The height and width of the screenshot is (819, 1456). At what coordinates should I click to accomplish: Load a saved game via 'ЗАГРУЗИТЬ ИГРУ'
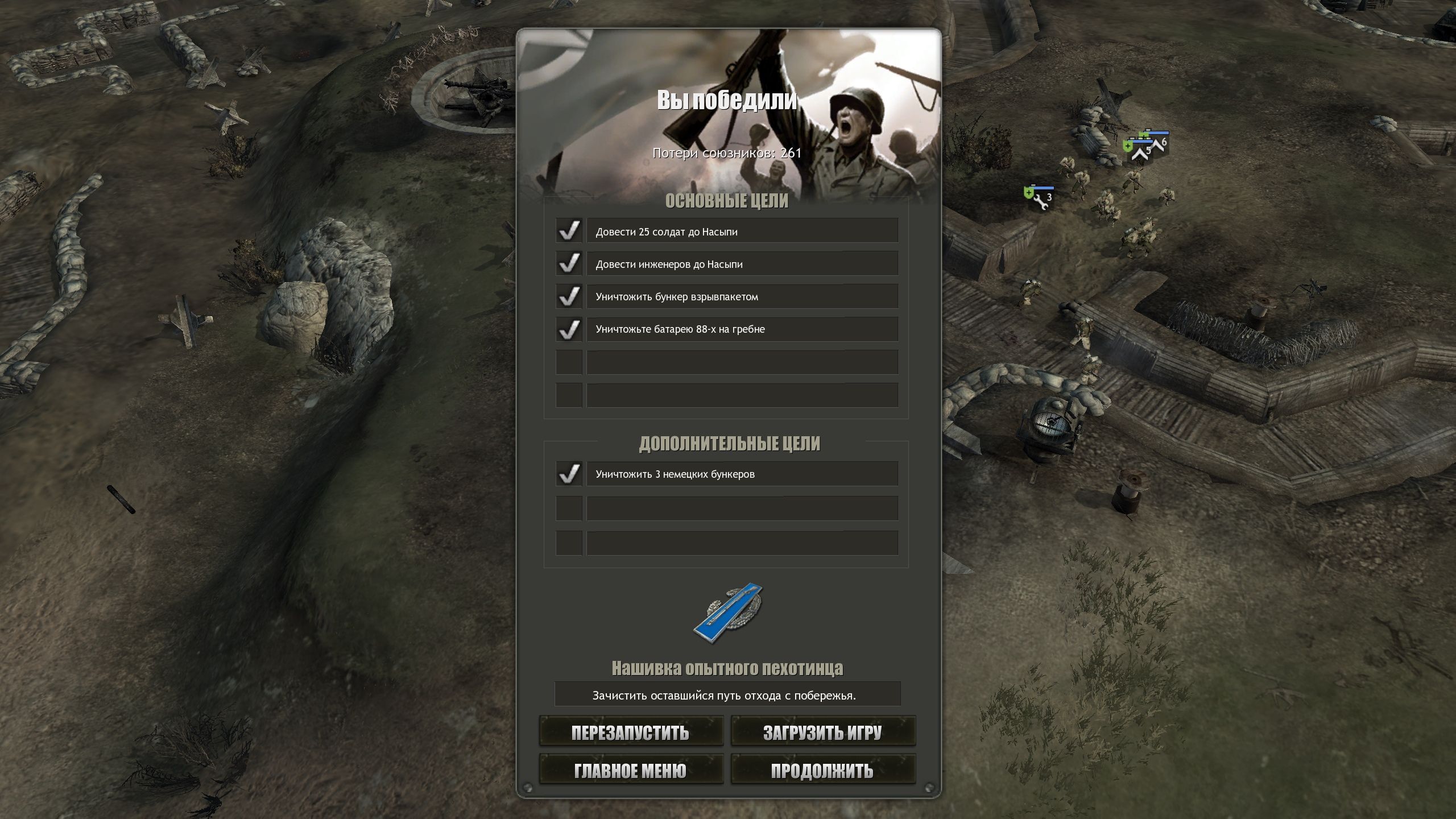pos(823,733)
